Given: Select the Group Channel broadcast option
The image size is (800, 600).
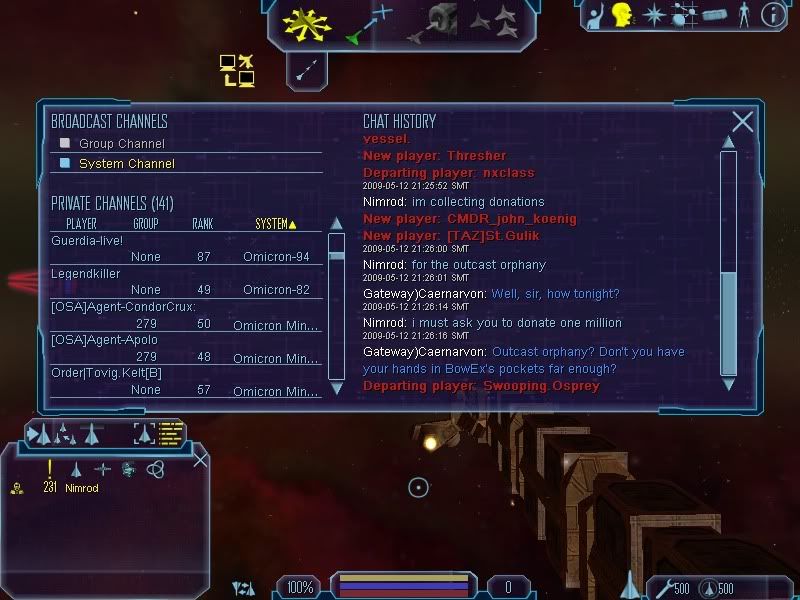Looking at the screenshot, I should tap(121, 144).
